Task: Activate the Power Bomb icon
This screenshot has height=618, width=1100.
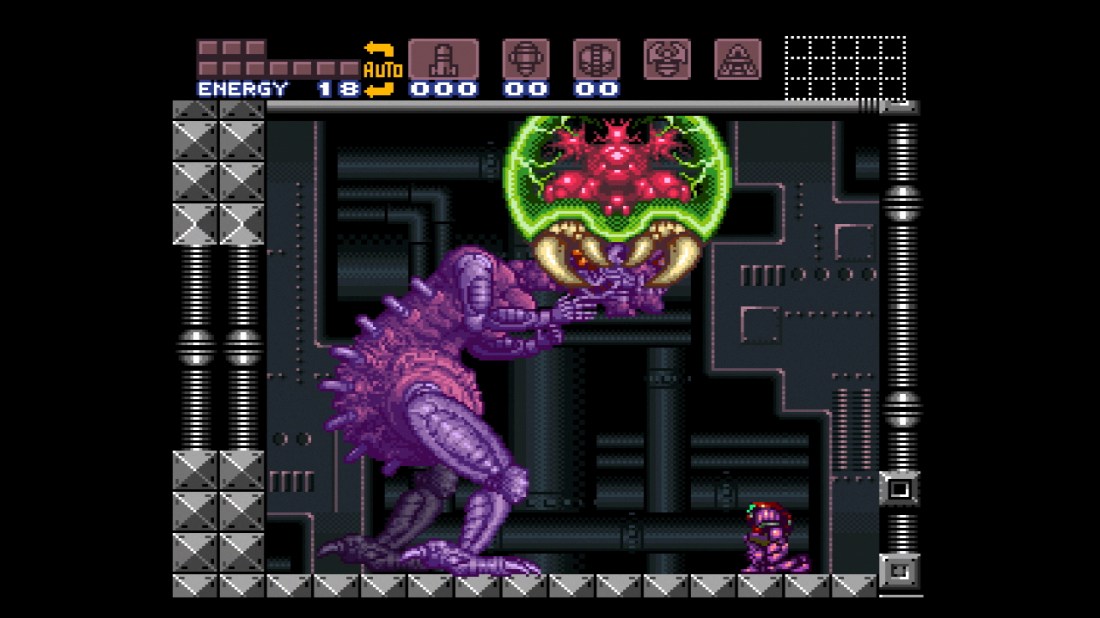Action: click(596, 59)
